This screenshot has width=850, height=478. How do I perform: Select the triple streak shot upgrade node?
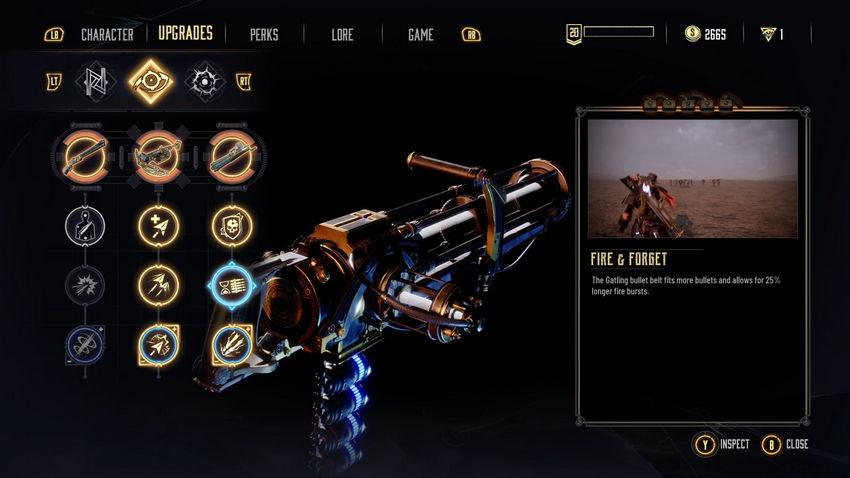(x=232, y=345)
